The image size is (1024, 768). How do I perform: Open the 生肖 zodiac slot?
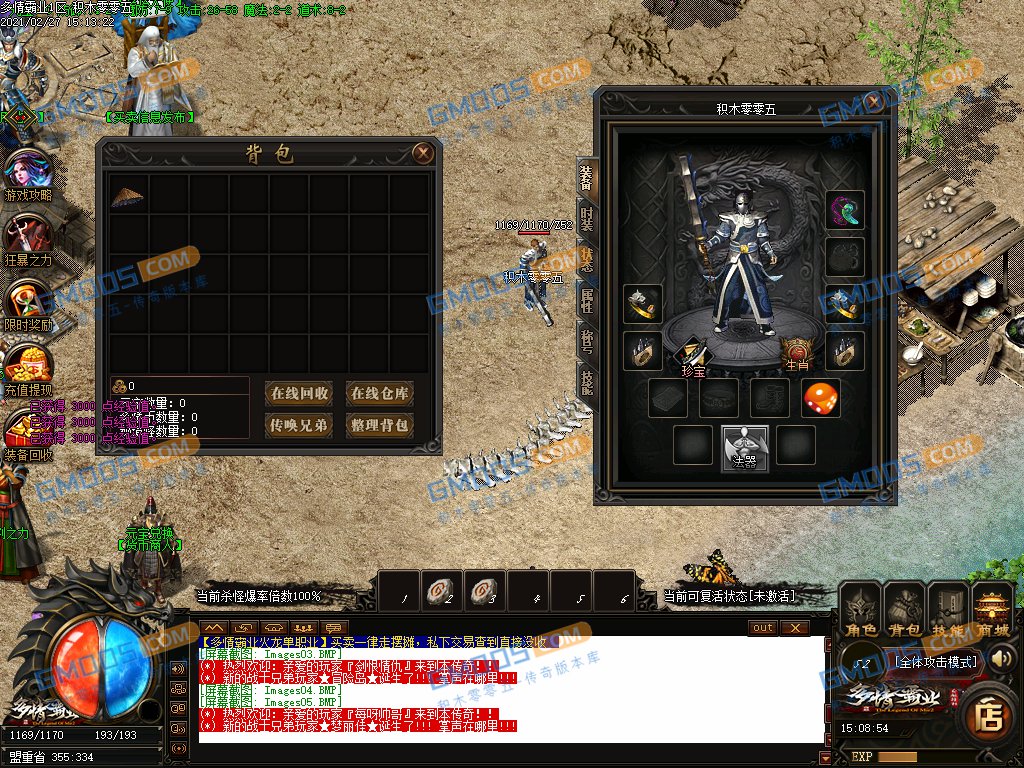pyautogui.click(x=797, y=353)
